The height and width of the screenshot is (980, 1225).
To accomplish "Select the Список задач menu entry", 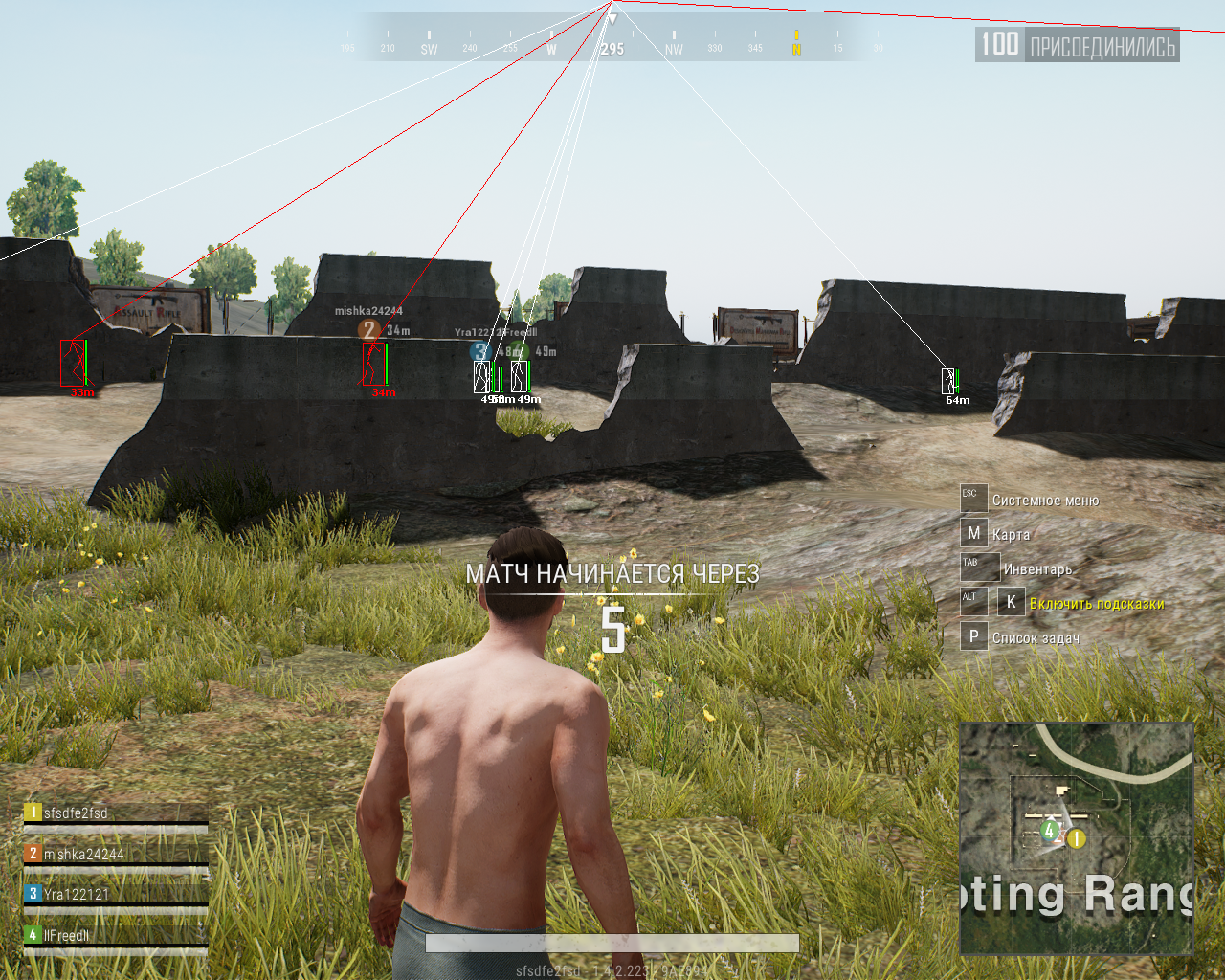I will [x=1036, y=635].
